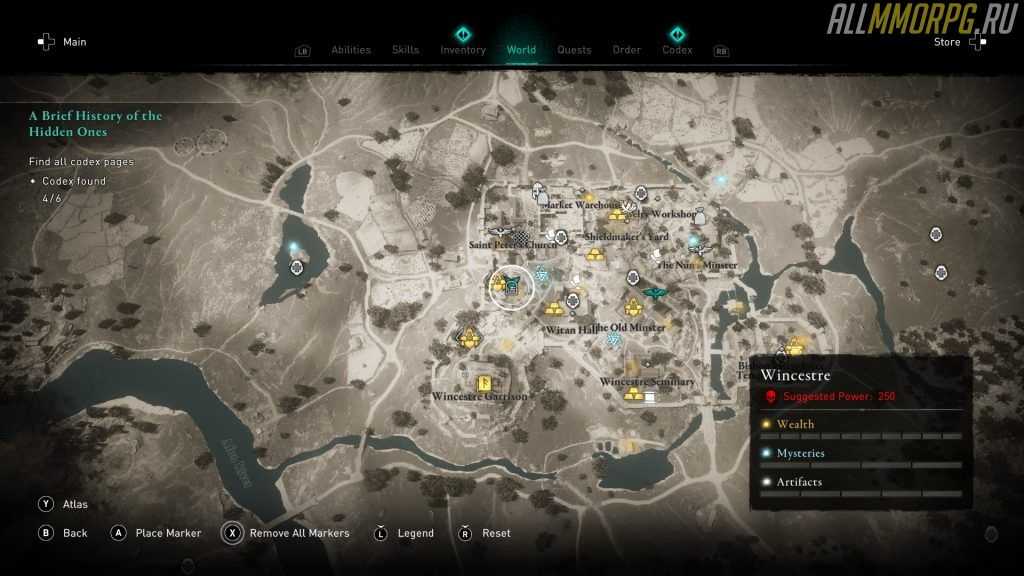Select the Saint Peter's Church map label
Image resolution: width=1024 pixels, height=576 pixels.
pyautogui.click(x=513, y=245)
